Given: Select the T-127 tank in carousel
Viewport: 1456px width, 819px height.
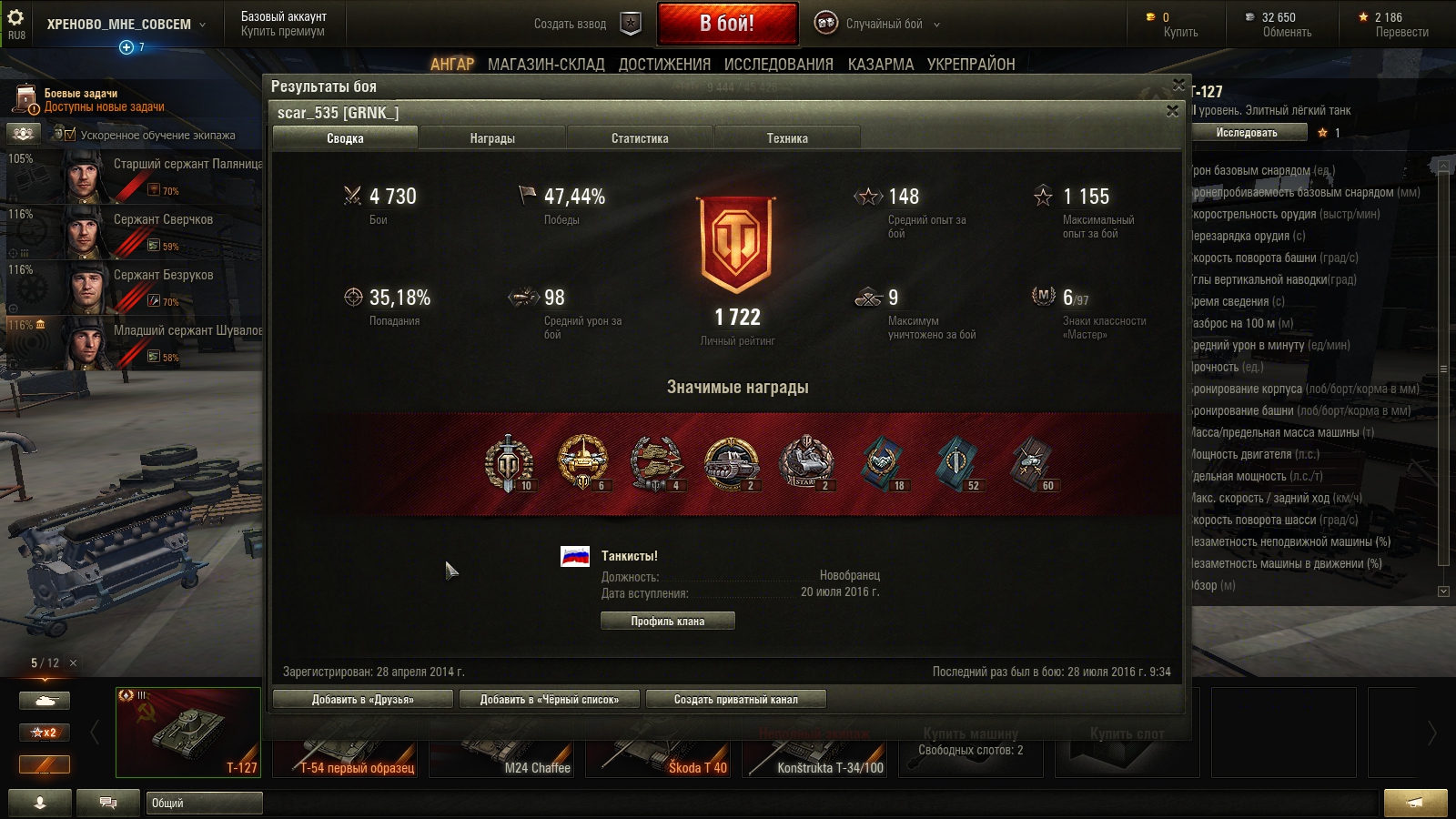Looking at the screenshot, I should pos(188,732).
